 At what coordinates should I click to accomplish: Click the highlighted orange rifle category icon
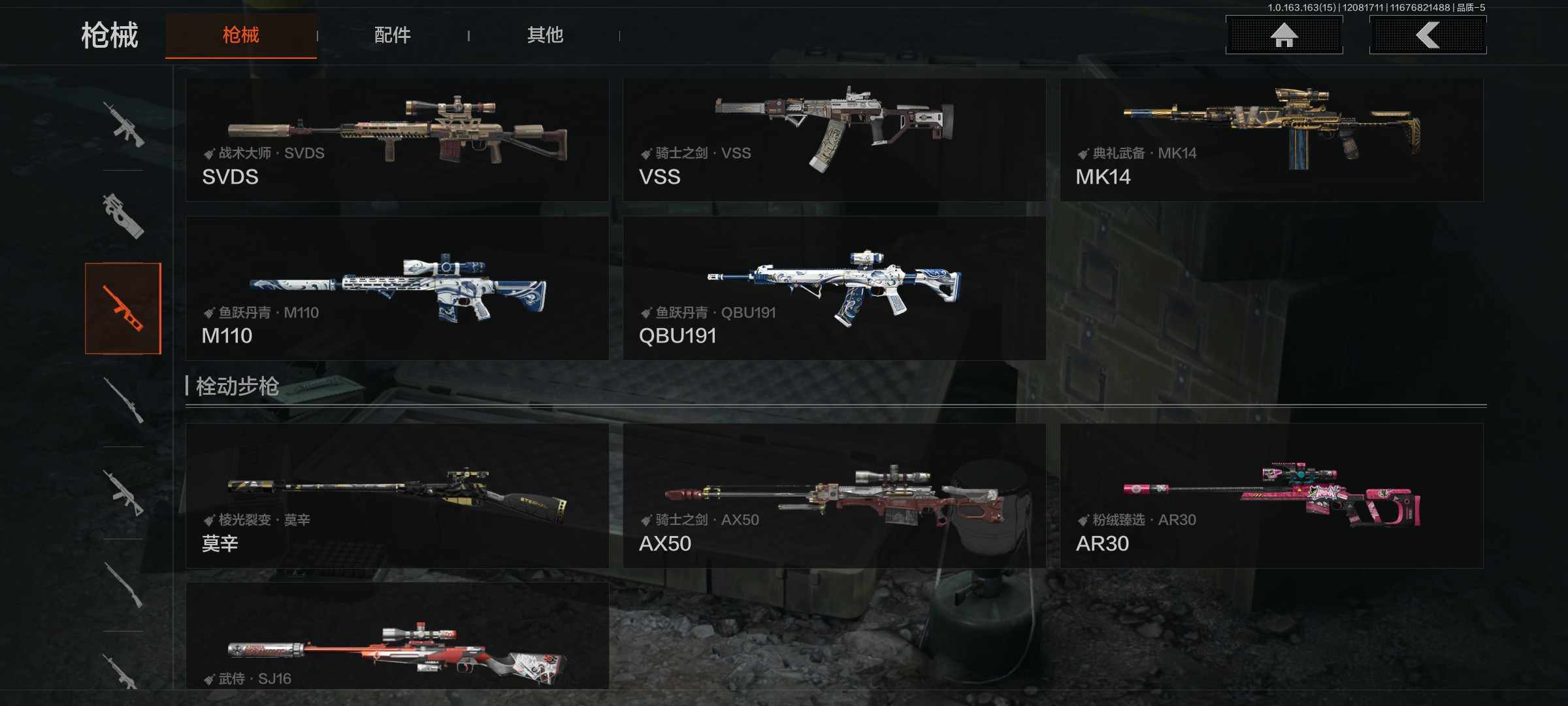tap(123, 309)
